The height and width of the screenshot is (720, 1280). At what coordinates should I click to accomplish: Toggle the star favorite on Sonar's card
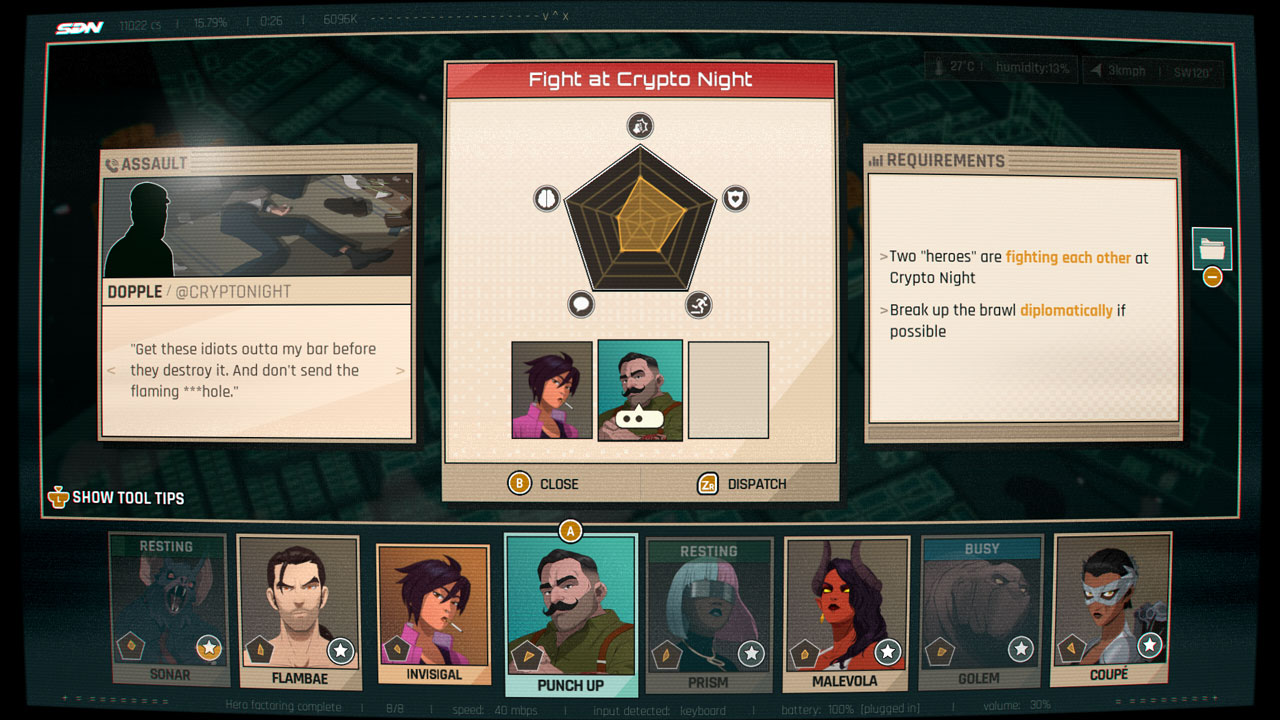208,648
